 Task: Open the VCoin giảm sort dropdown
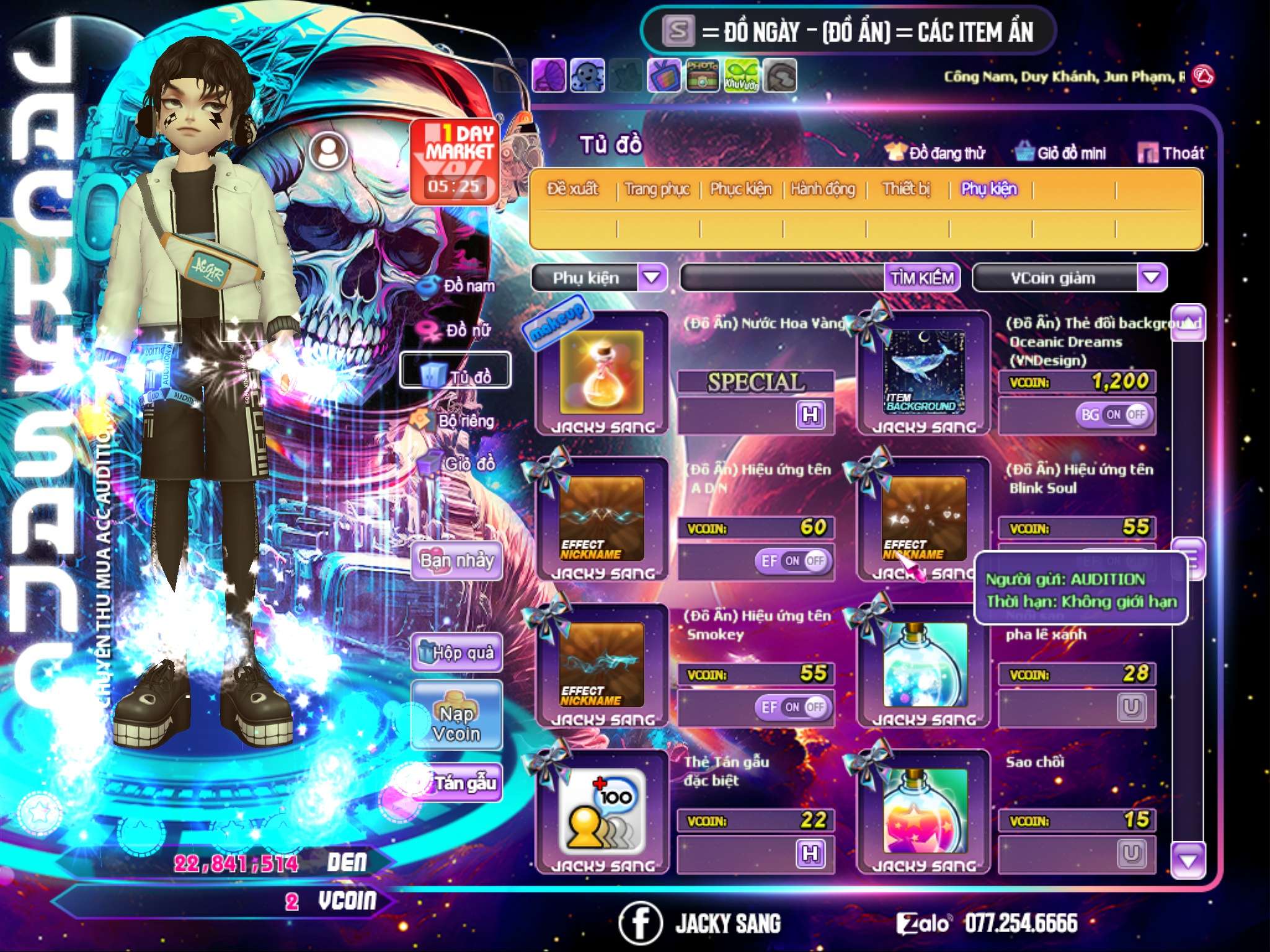point(1152,278)
